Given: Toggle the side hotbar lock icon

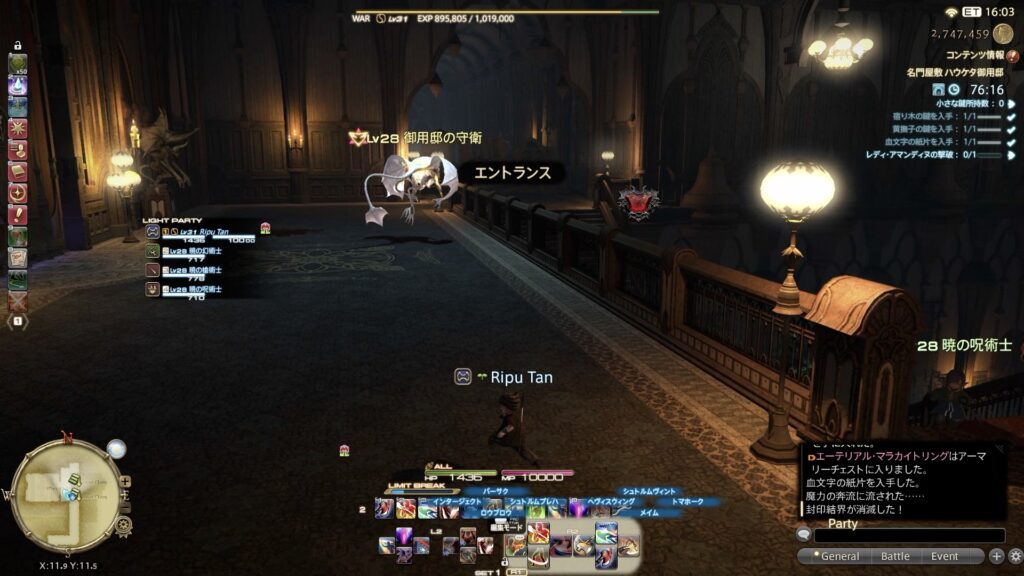Looking at the screenshot, I should coord(18,46).
